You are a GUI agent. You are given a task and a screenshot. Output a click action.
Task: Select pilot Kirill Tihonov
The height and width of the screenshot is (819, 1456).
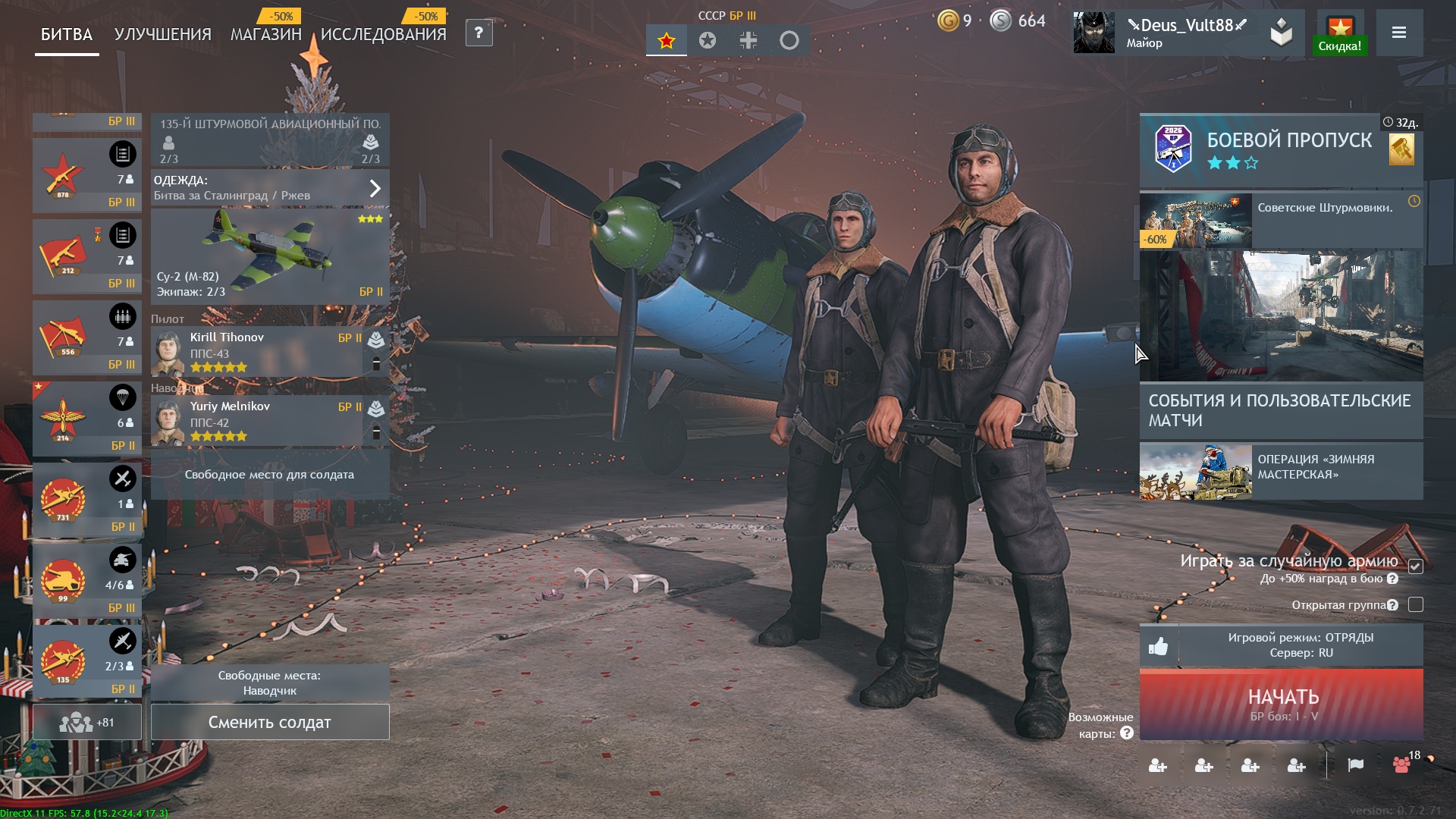click(x=258, y=353)
